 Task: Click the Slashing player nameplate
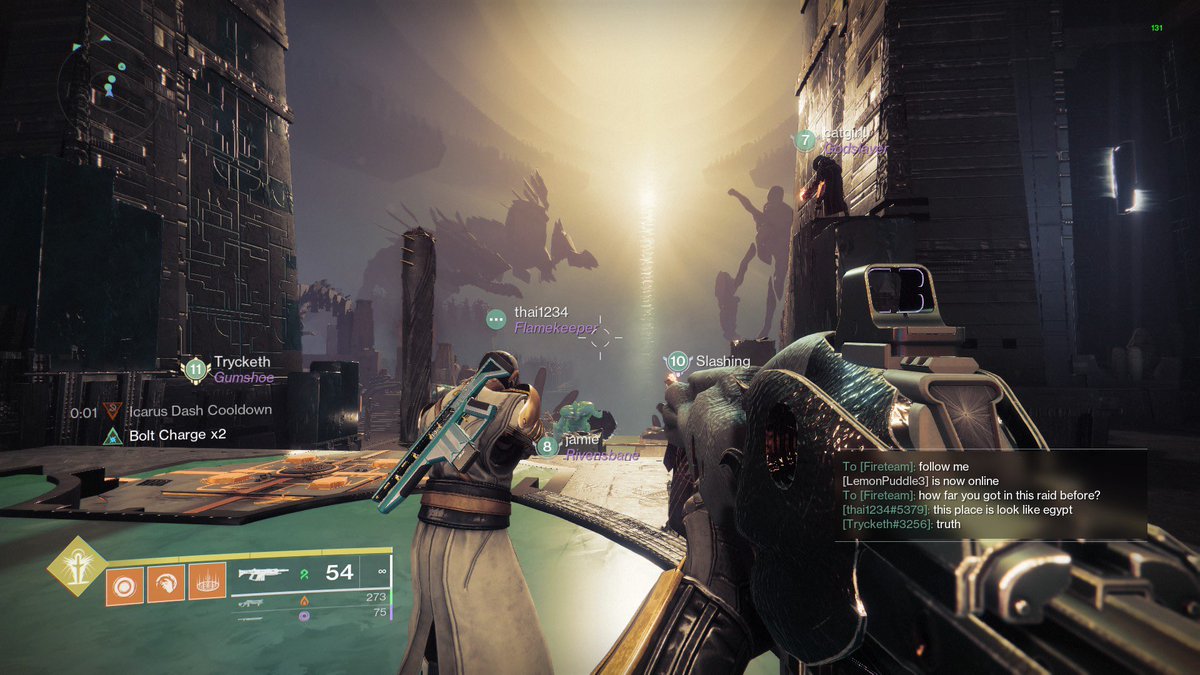678,361
